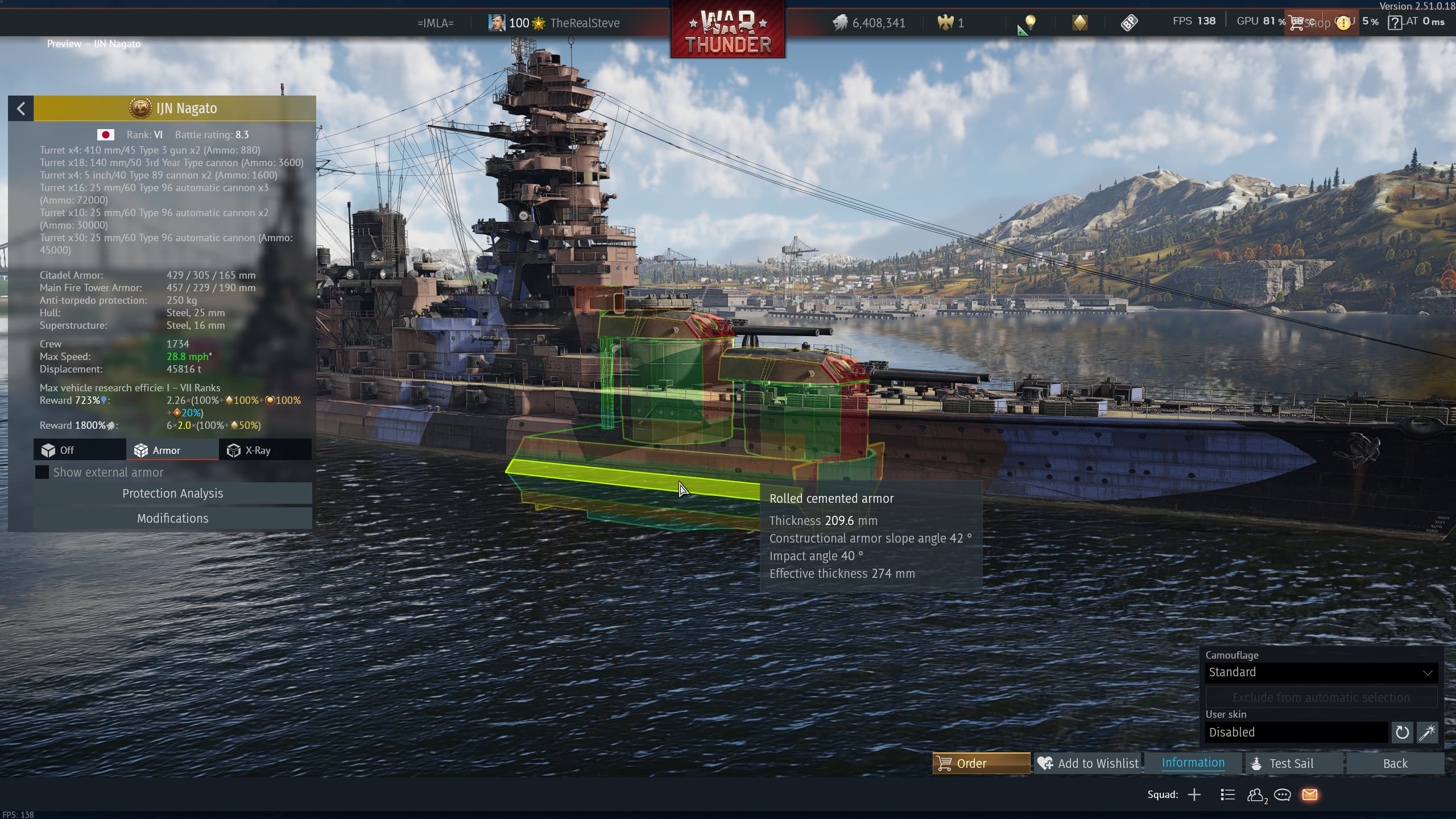Select the Armor view mode

click(172, 450)
